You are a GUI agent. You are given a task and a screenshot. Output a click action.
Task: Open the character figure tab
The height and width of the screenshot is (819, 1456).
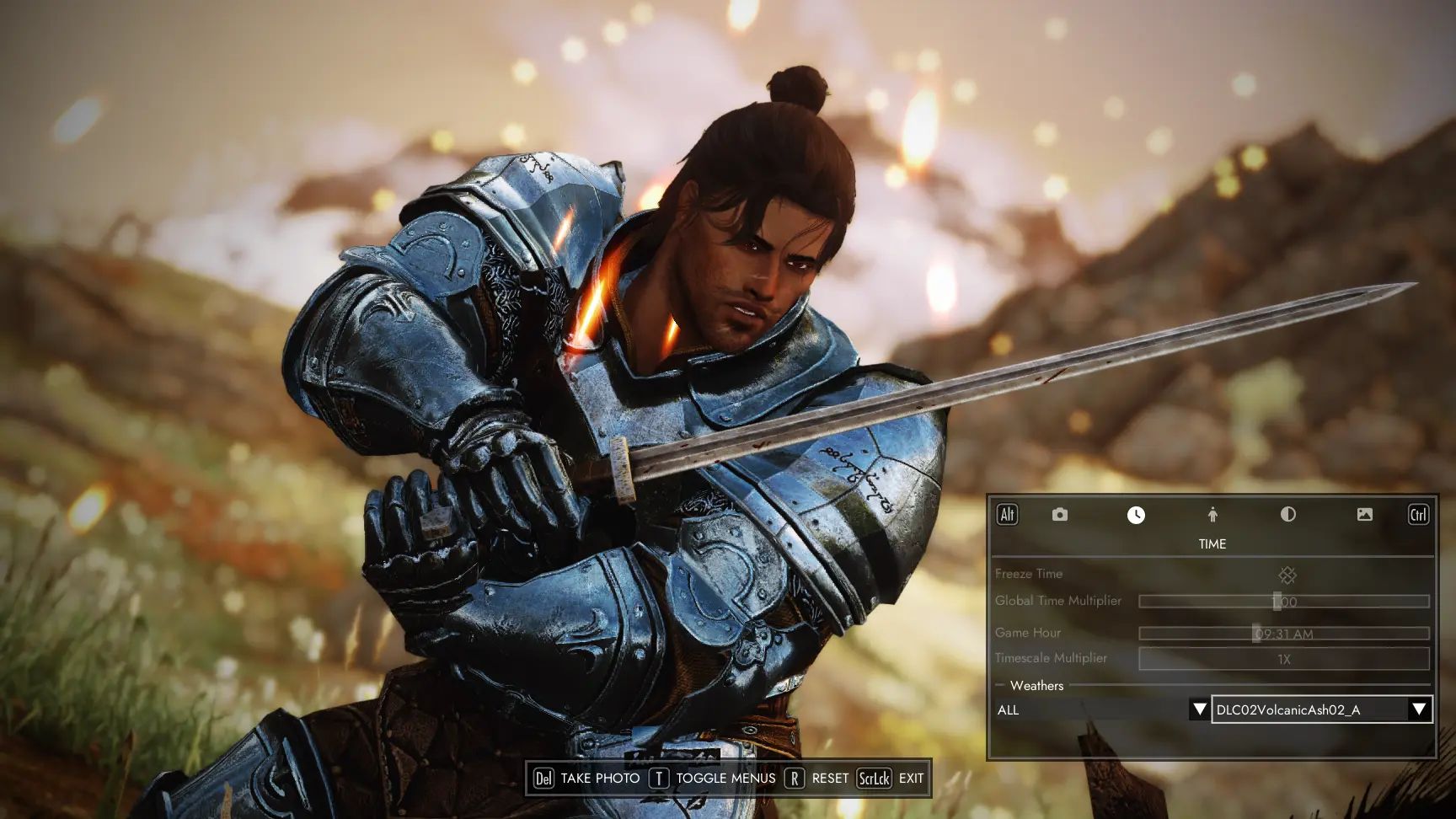pyautogui.click(x=1212, y=515)
